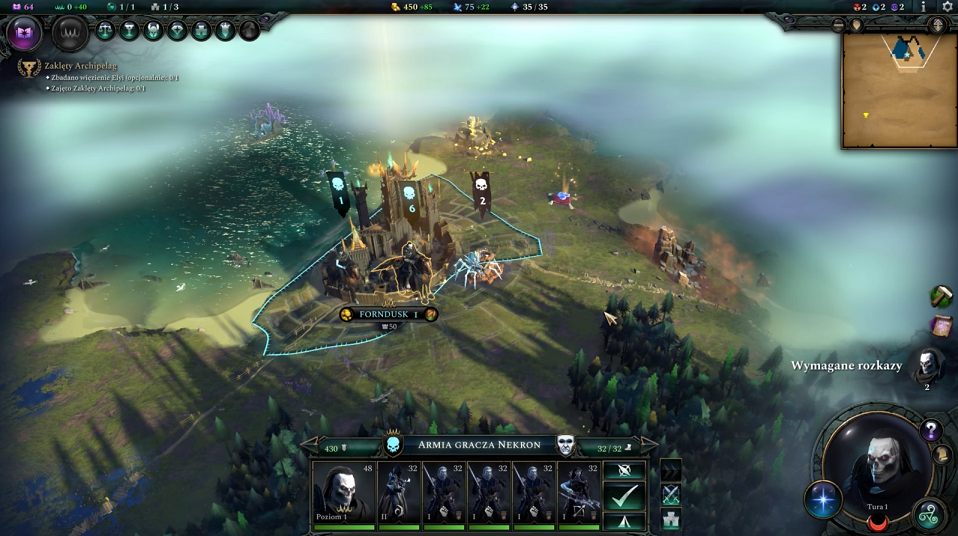The image size is (958, 536).
Task: Click the castle tower army action button
Action: pos(671,520)
